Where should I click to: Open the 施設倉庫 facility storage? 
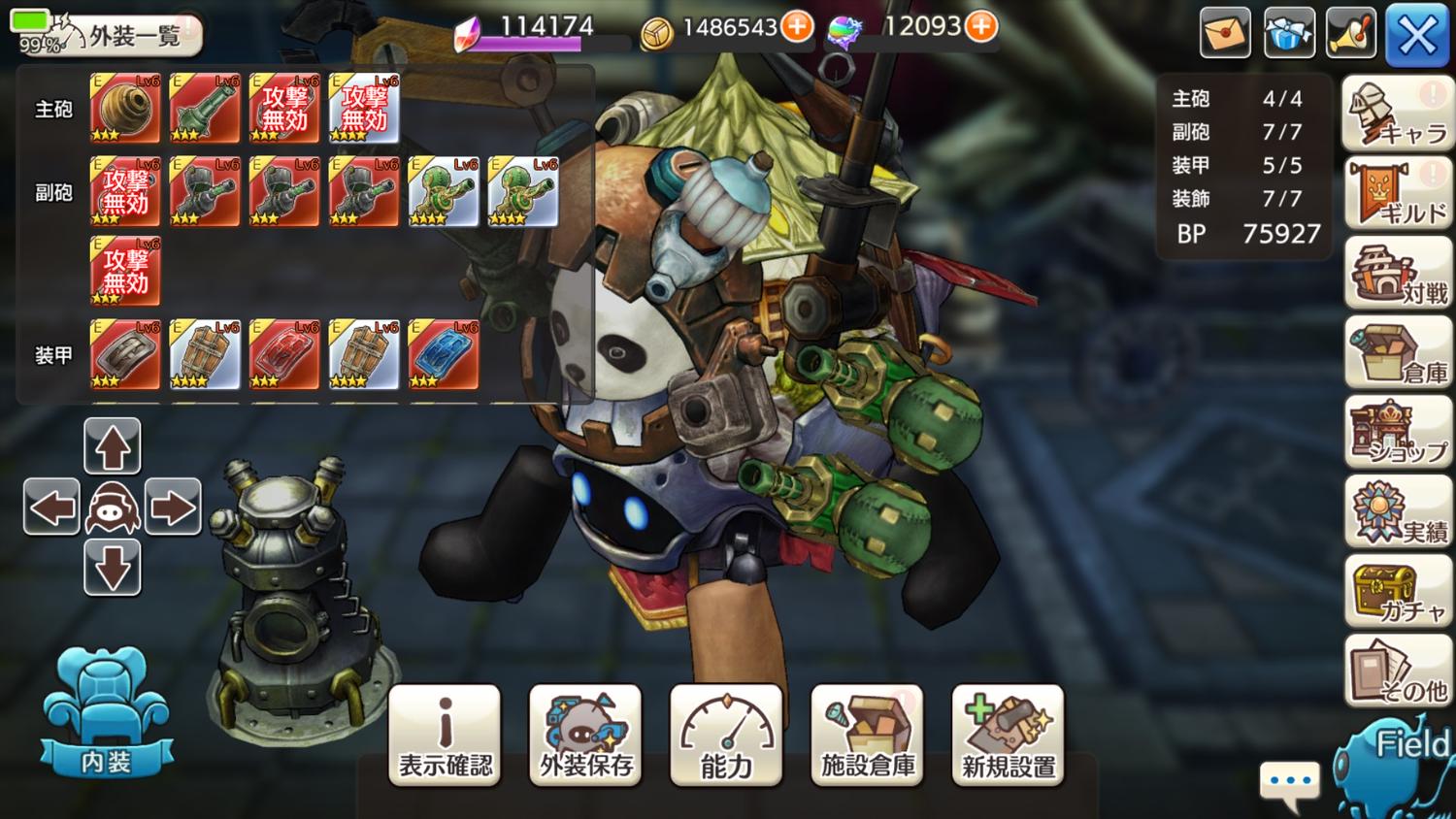click(x=867, y=735)
